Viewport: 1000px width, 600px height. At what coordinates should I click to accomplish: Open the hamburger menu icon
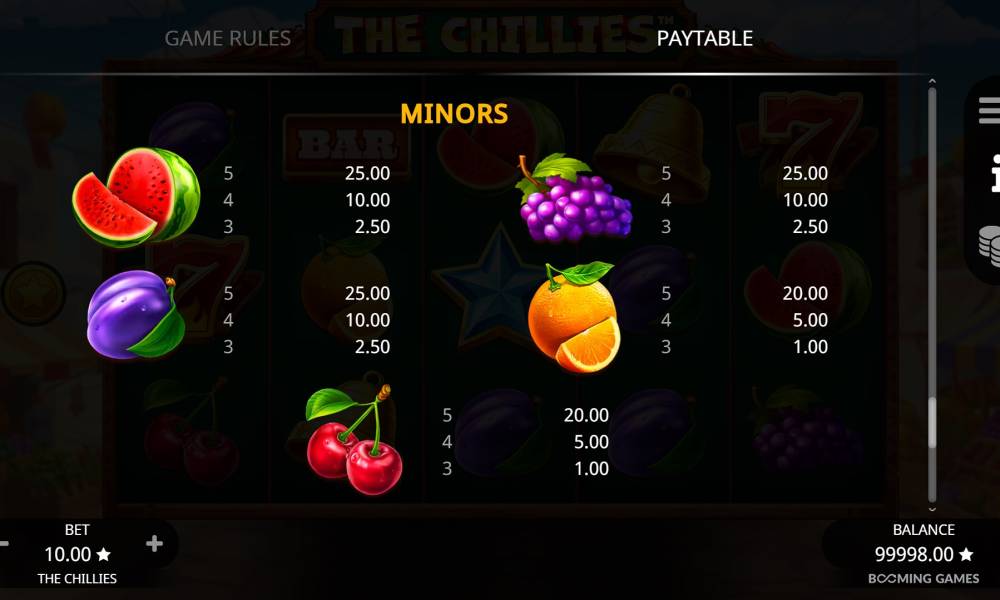click(x=989, y=110)
